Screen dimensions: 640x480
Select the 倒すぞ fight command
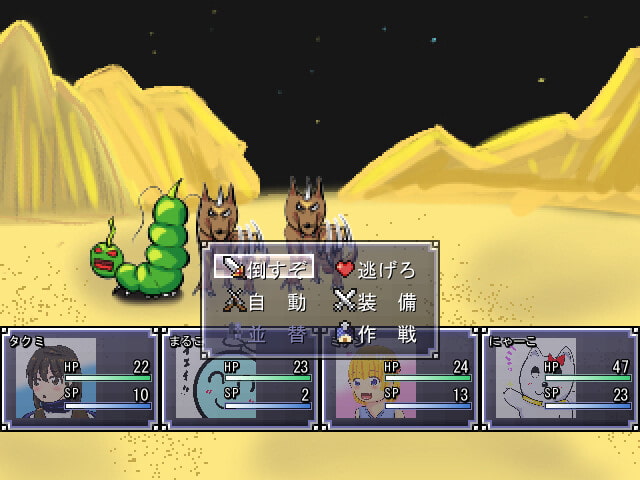click(x=264, y=267)
